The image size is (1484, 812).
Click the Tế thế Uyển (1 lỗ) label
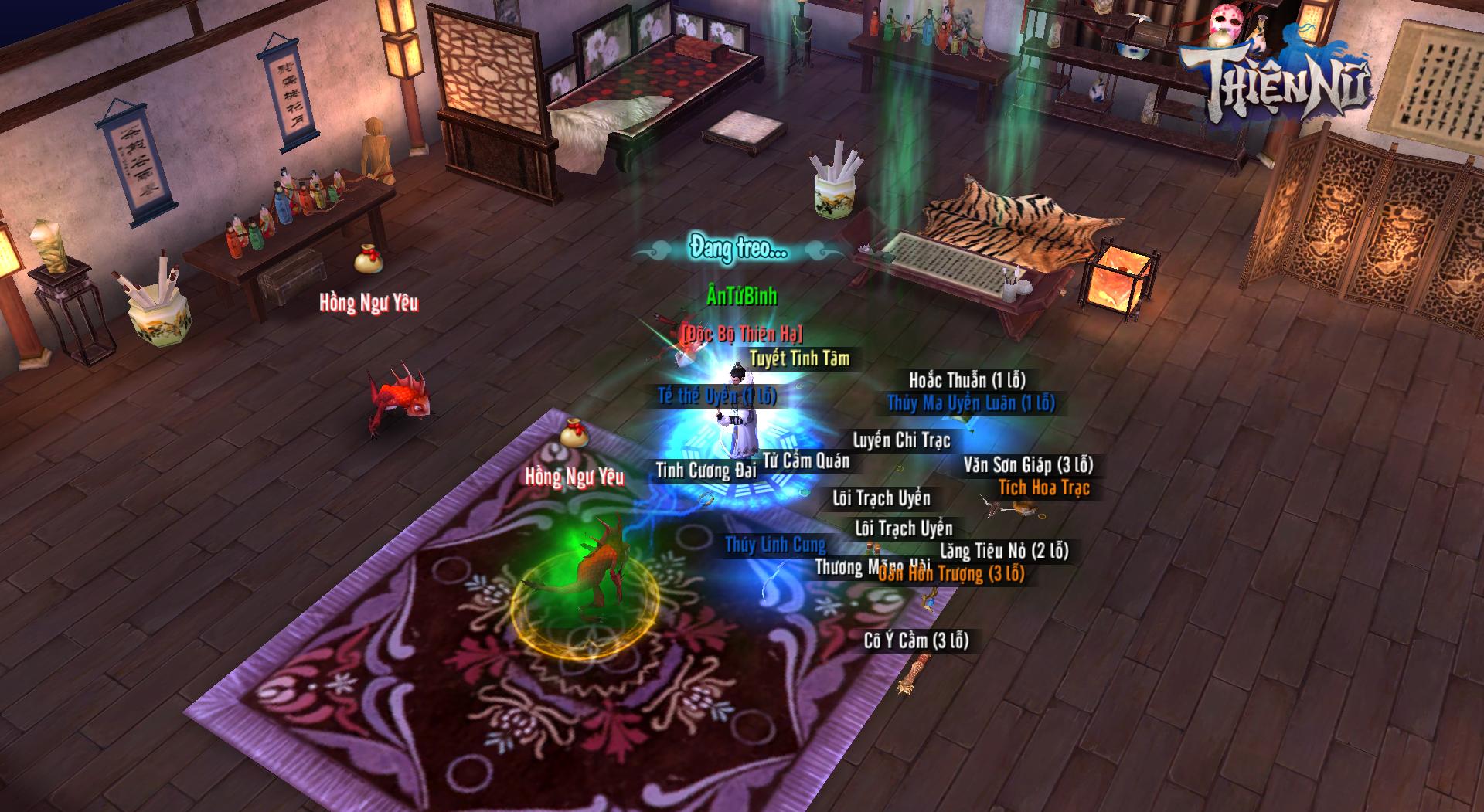(x=716, y=396)
